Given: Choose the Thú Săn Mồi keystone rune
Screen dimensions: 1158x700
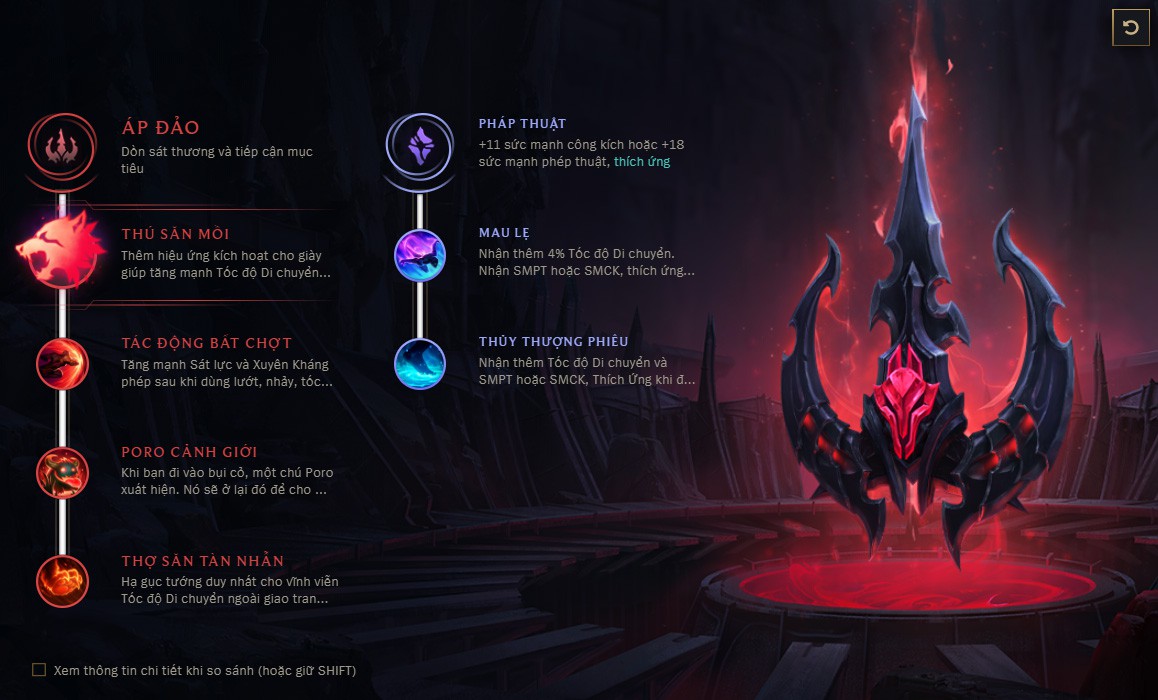Looking at the screenshot, I should click(x=60, y=253).
